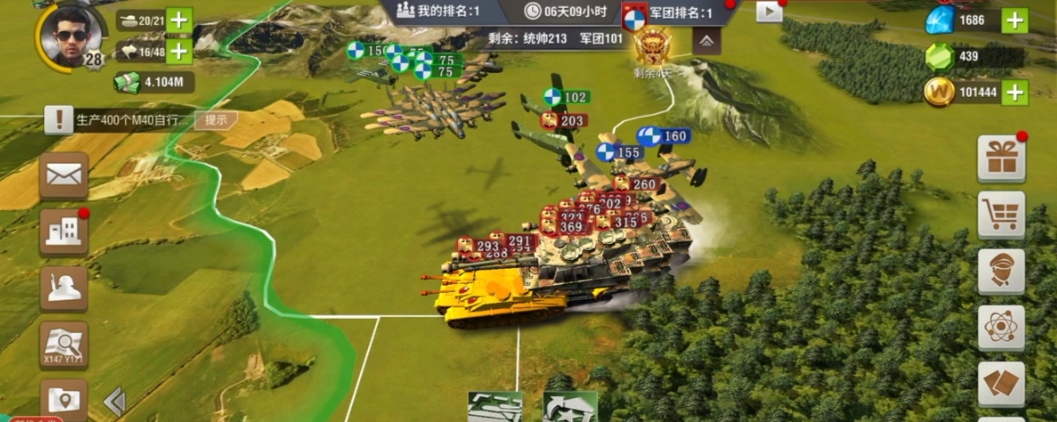The width and height of the screenshot is (1057, 422).
Task: Add gold W coins with plus button
Action: (x=1014, y=93)
